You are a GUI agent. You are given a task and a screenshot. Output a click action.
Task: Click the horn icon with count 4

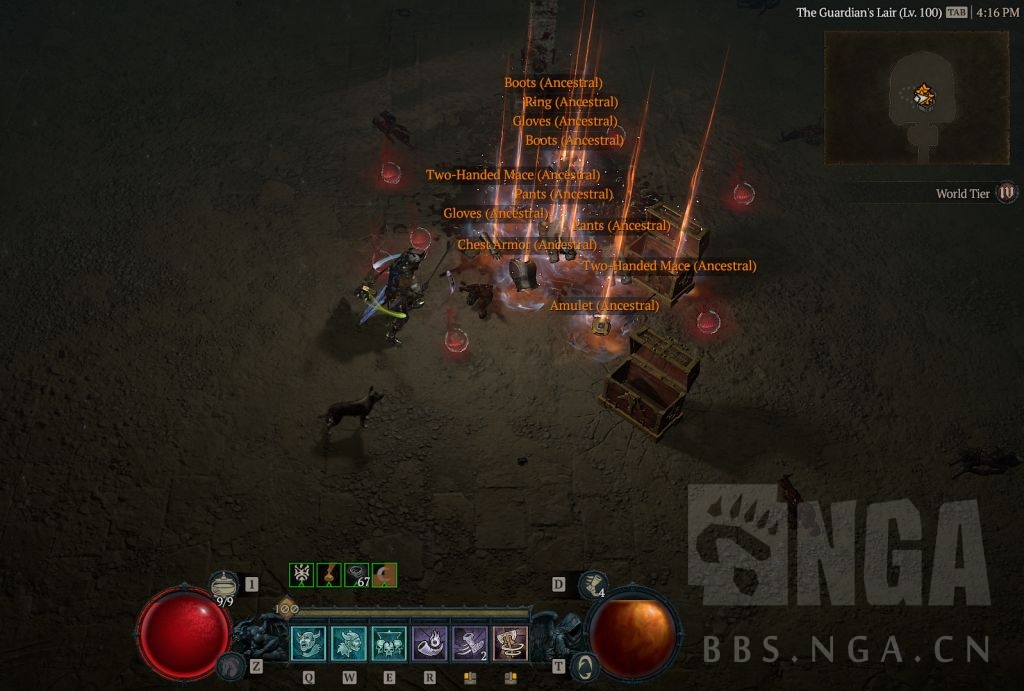coord(593,585)
